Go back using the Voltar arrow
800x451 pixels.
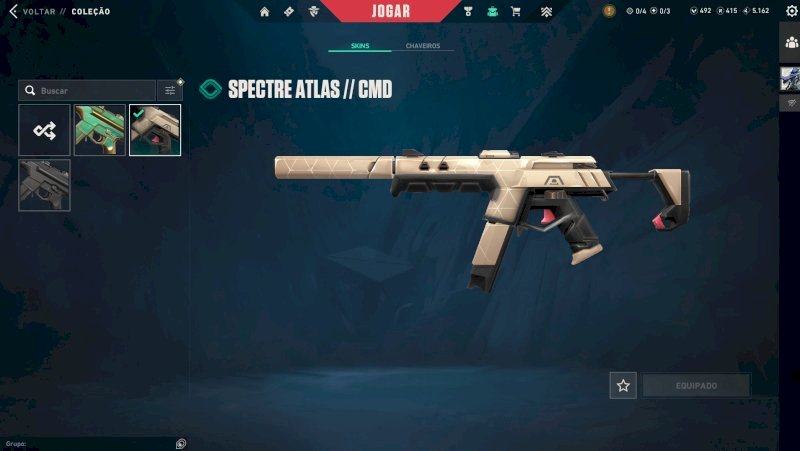13,12
